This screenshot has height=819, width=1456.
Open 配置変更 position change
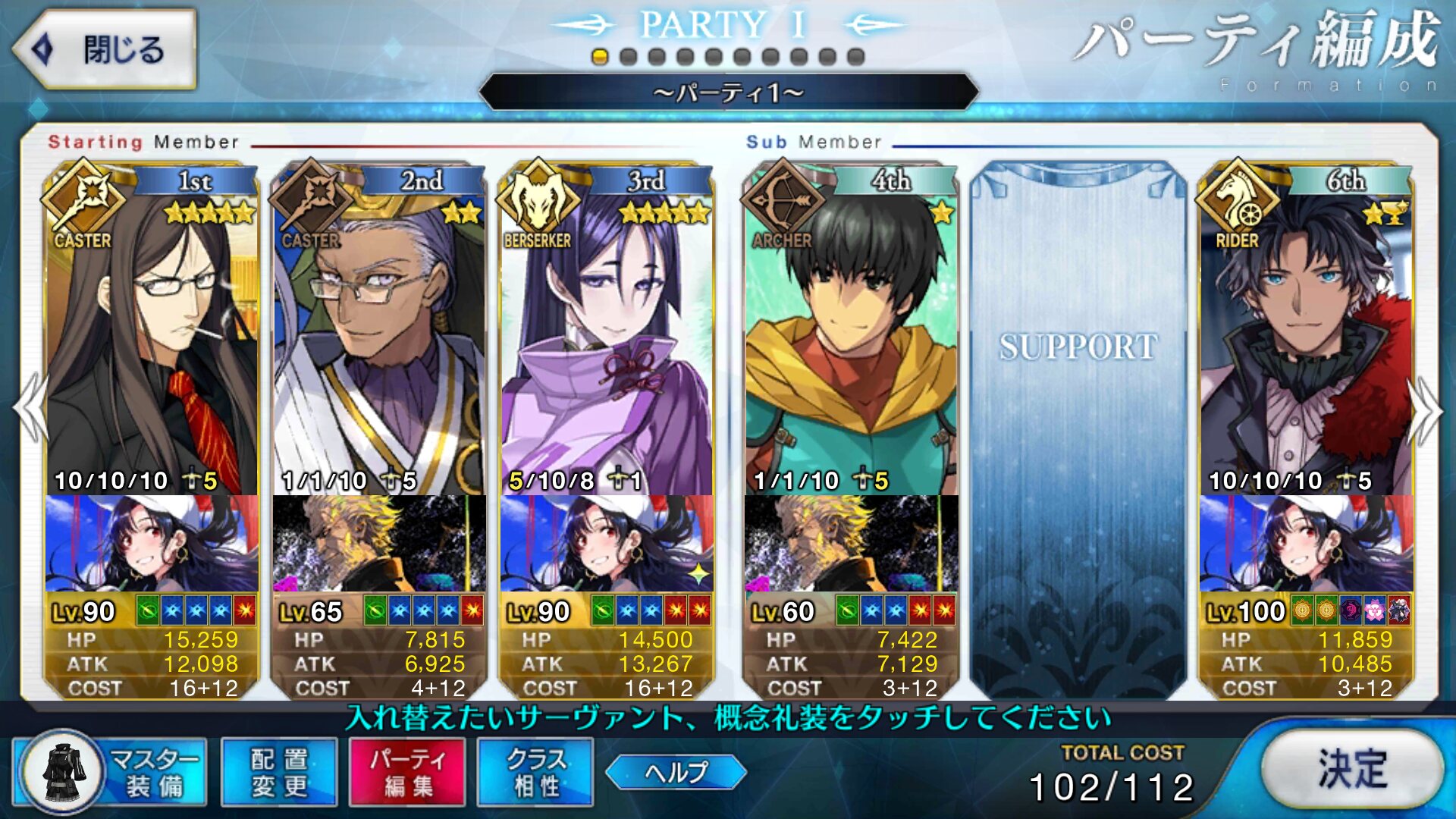[x=279, y=772]
